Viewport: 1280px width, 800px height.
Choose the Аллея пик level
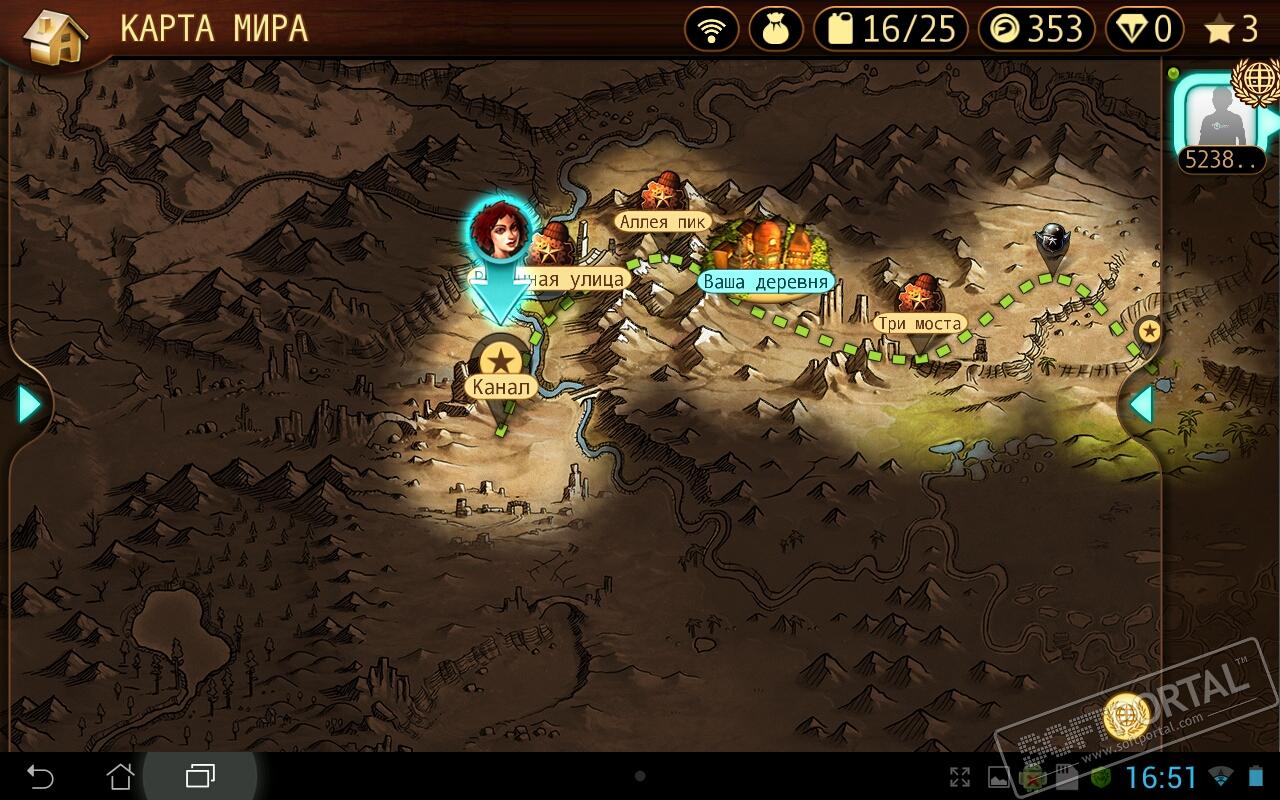point(662,203)
